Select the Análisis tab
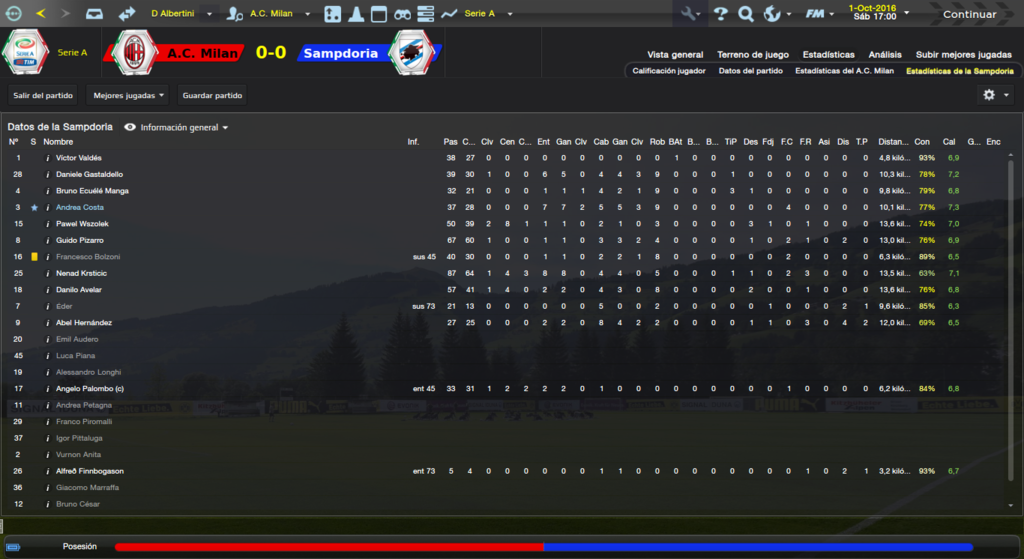1024x559 pixels. [885, 55]
